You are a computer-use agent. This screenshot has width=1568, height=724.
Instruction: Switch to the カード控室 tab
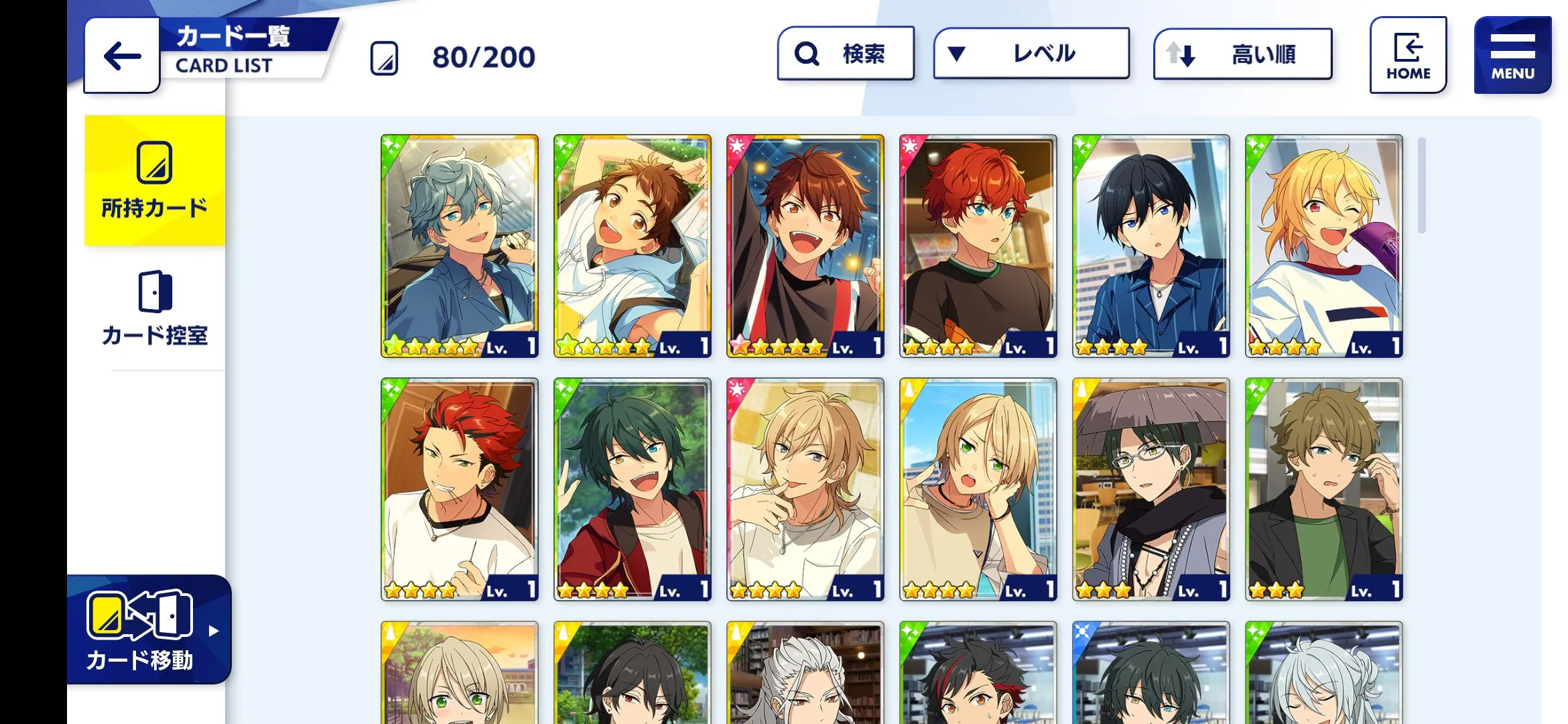coord(155,308)
